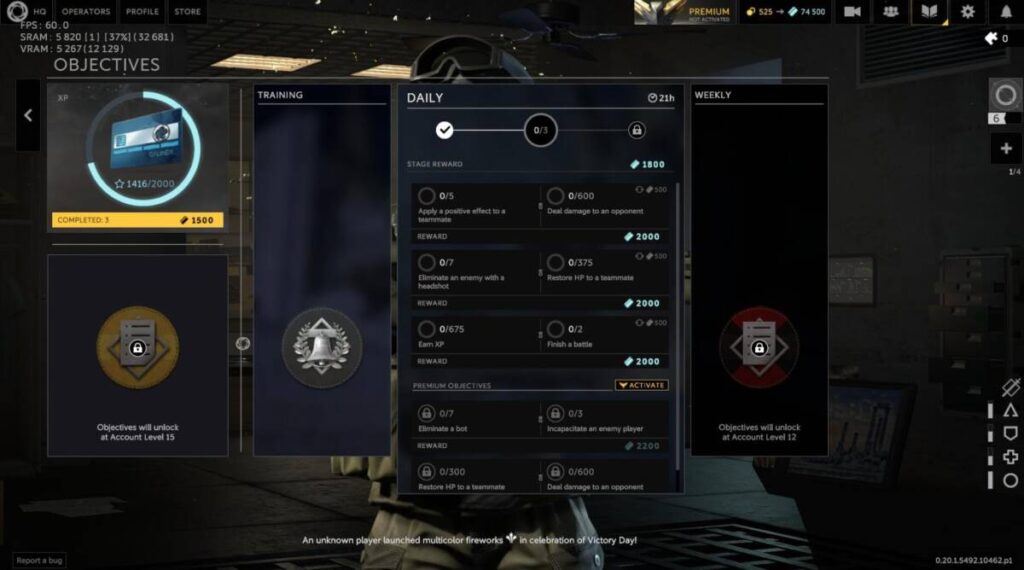Click the Premium Not Activated banner

pyautogui.click(x=685, y=12)
